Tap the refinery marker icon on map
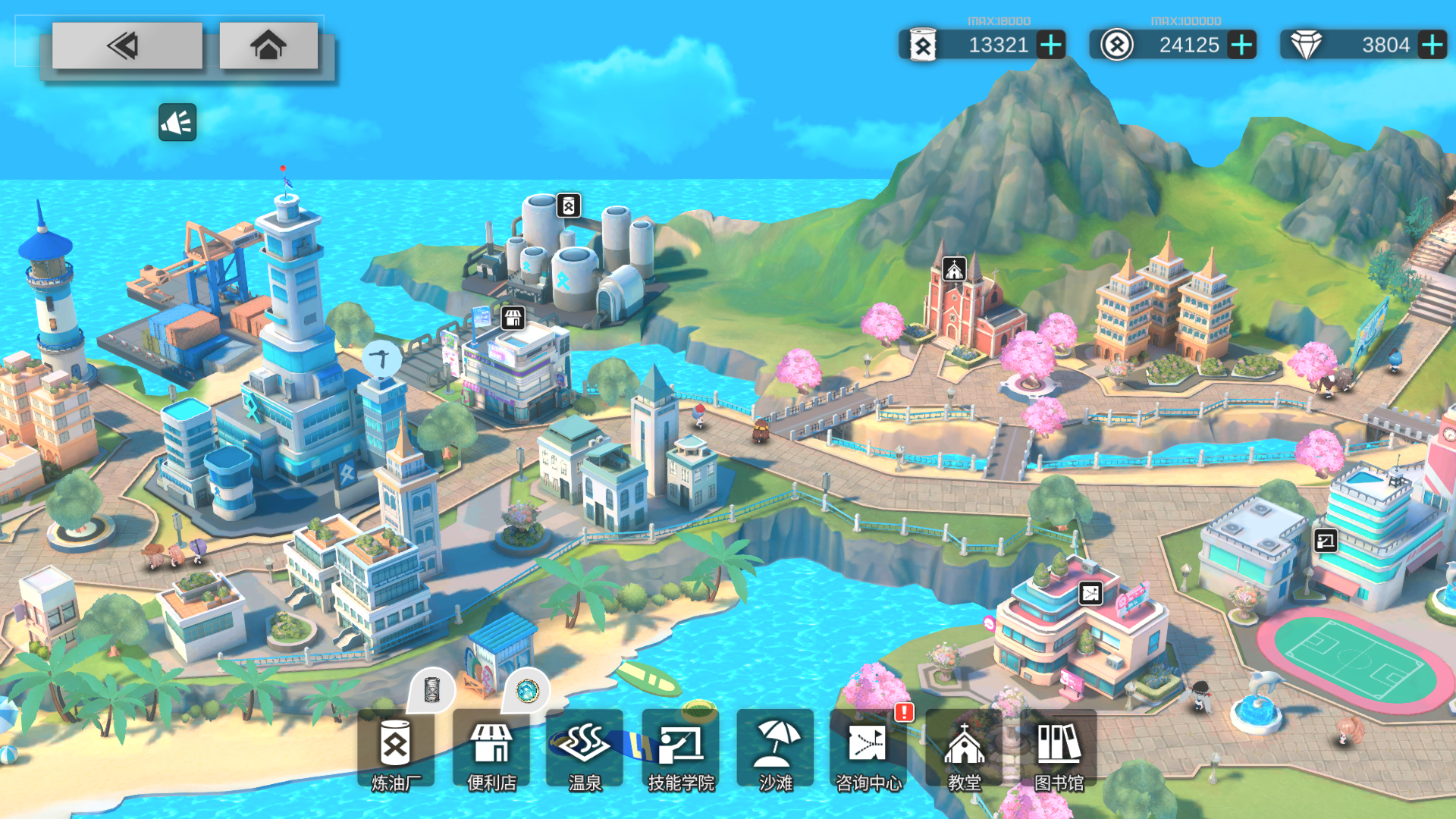Screen dimensions: 1456x819 (x=569, y=206)
